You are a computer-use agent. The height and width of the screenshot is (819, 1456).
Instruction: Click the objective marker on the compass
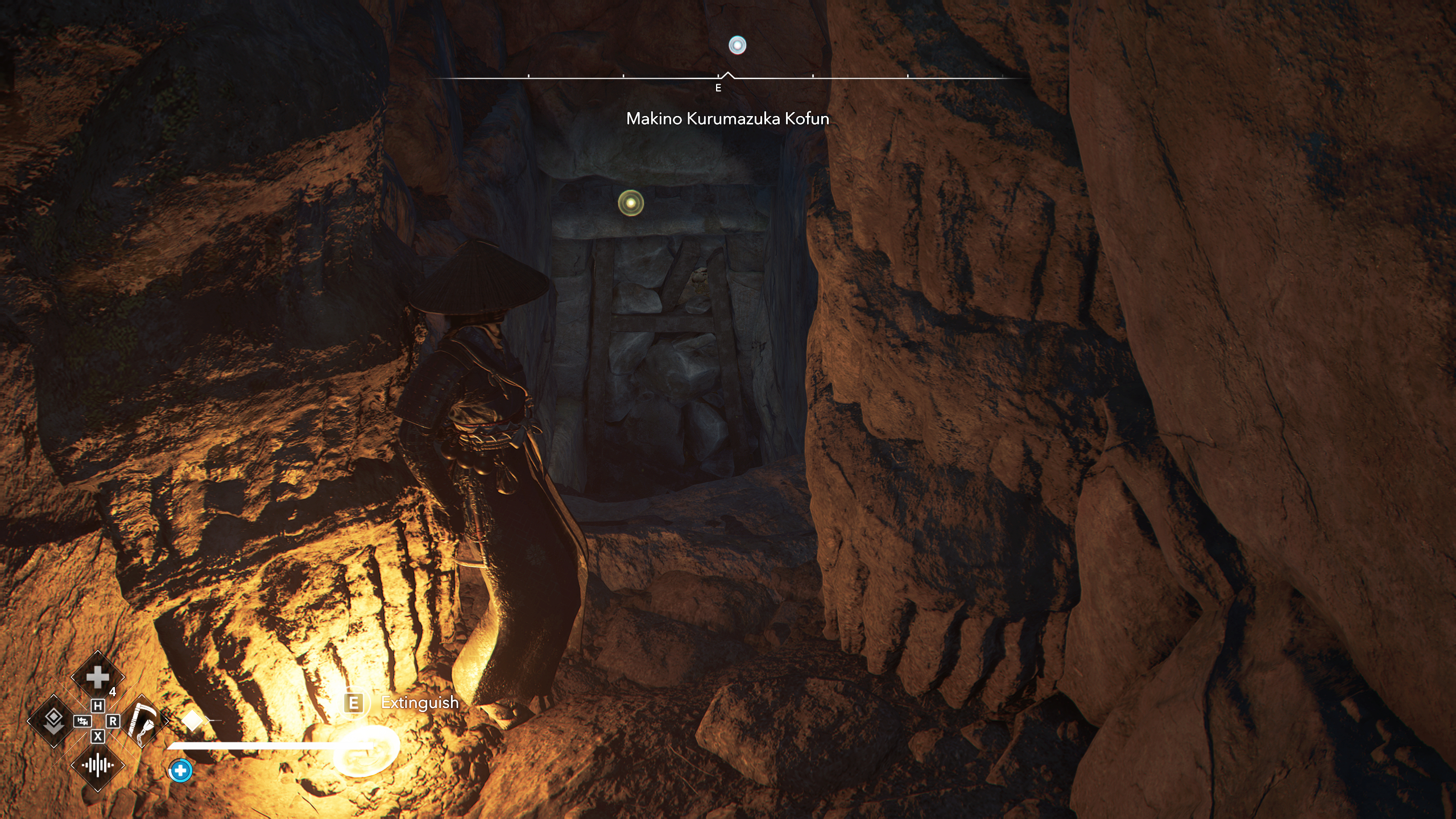click(x=737, y=45)
